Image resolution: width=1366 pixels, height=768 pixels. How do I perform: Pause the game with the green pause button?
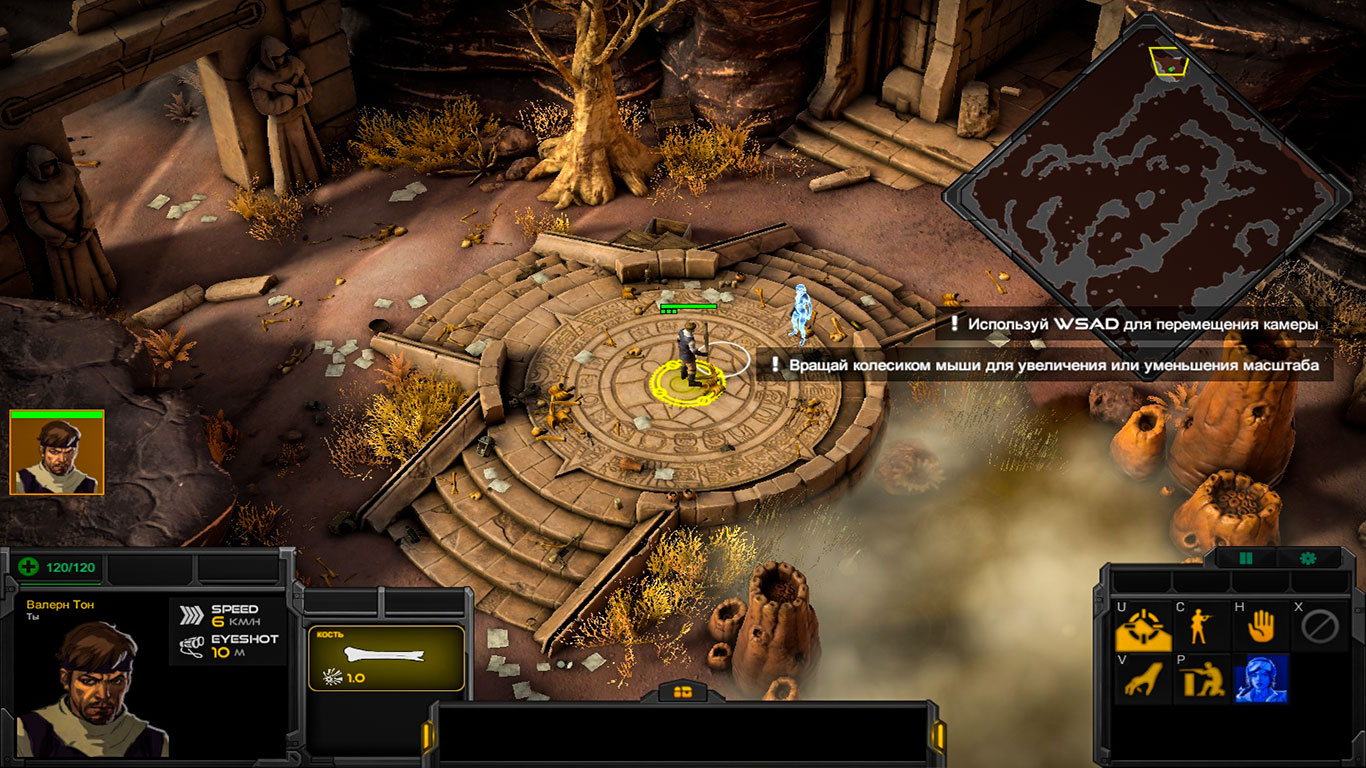[1246, 558]
